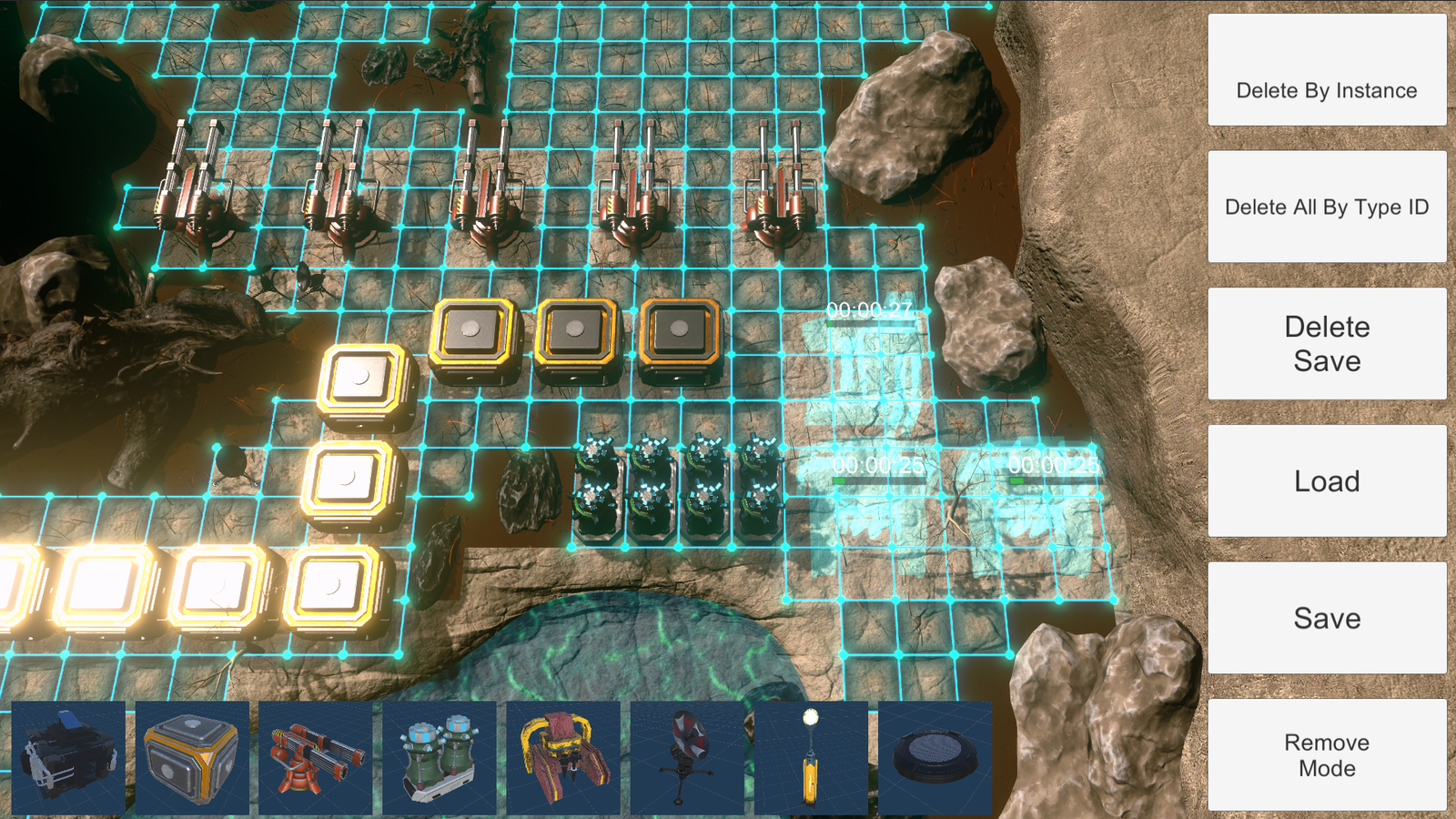Select the green twin-tank building thumbnail
Screen dimensions: 1456x819
pyautogui.click(x=440, y=758)
